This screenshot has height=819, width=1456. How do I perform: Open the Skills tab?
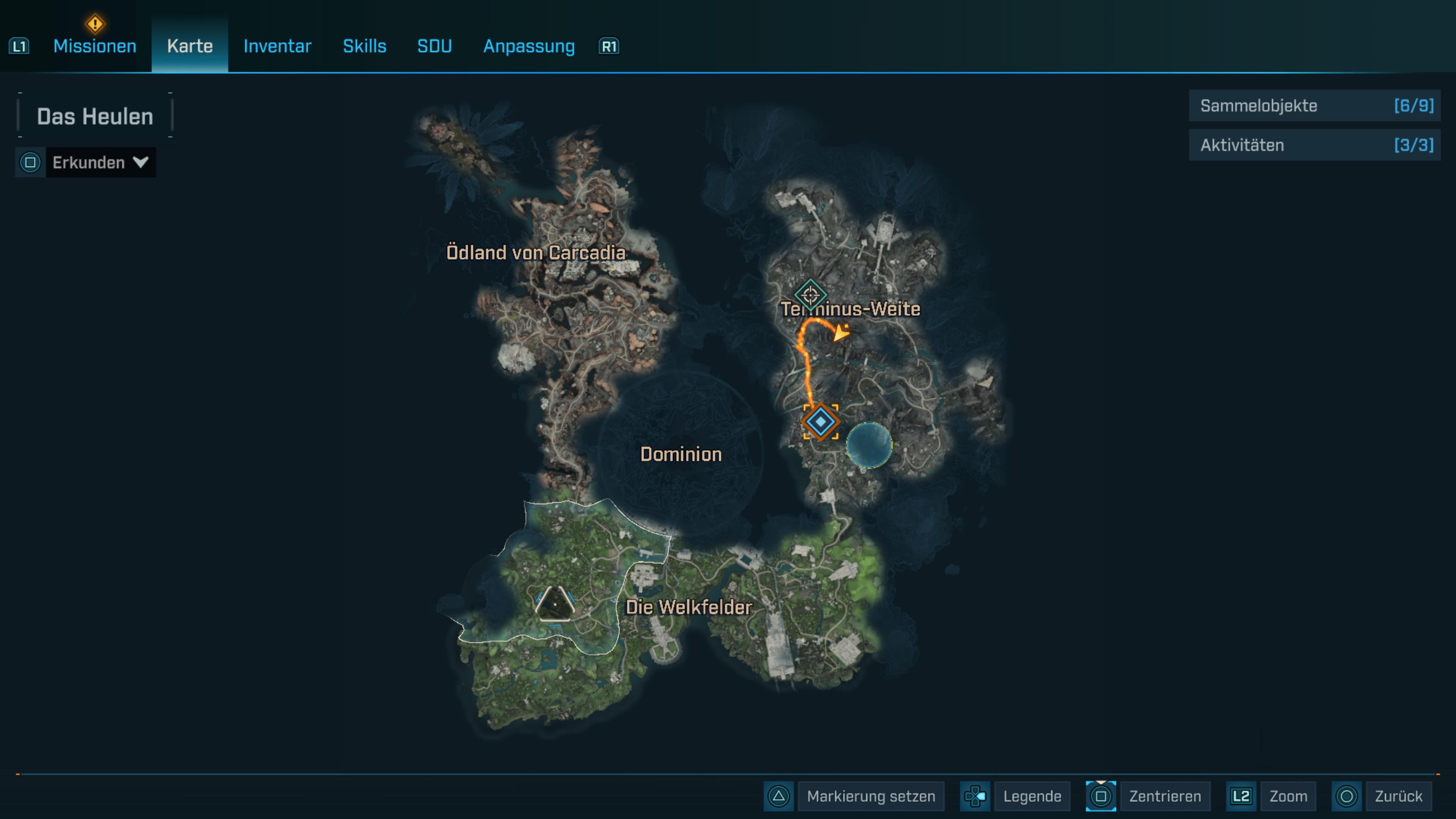364,46
